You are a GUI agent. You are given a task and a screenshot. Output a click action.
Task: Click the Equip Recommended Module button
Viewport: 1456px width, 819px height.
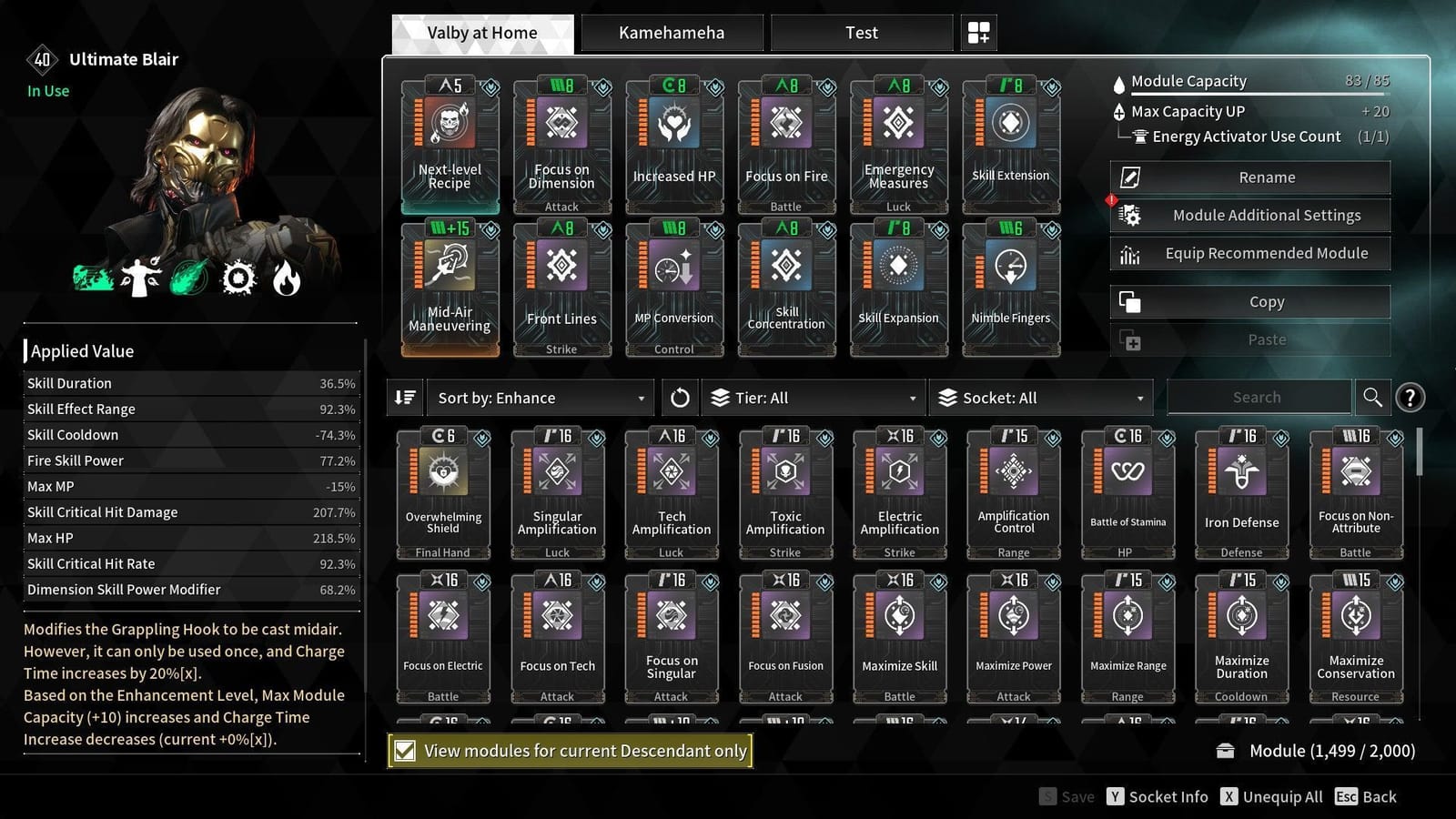pos(1249,253)
